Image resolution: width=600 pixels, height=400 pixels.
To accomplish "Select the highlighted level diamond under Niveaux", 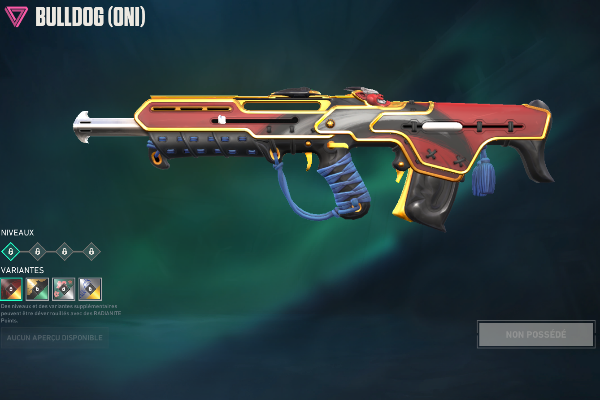I will pos(11,251).
